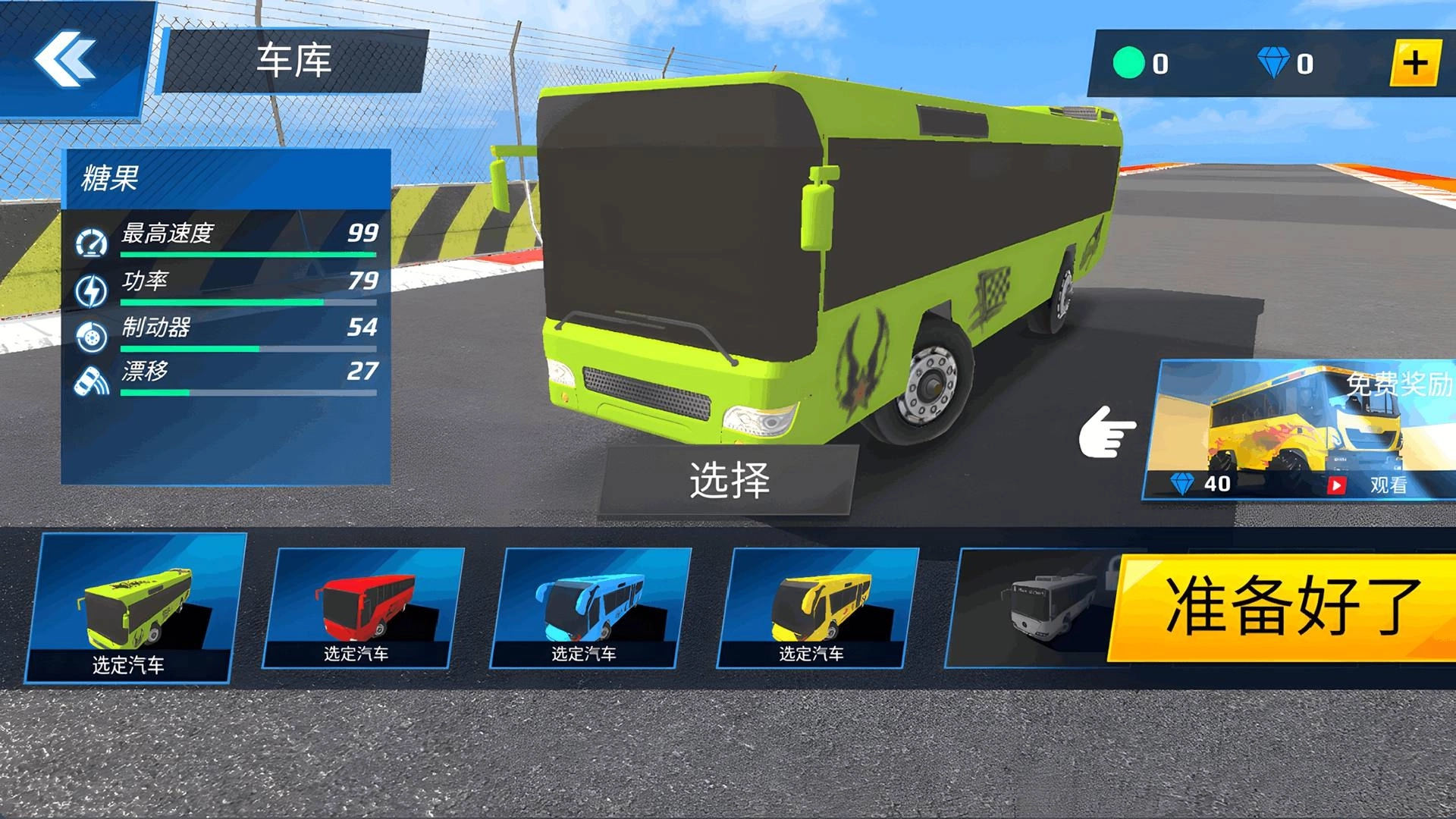Click the 车库 title banner
This screenshot has width=1456, height=819.
(x=296, y=62)
